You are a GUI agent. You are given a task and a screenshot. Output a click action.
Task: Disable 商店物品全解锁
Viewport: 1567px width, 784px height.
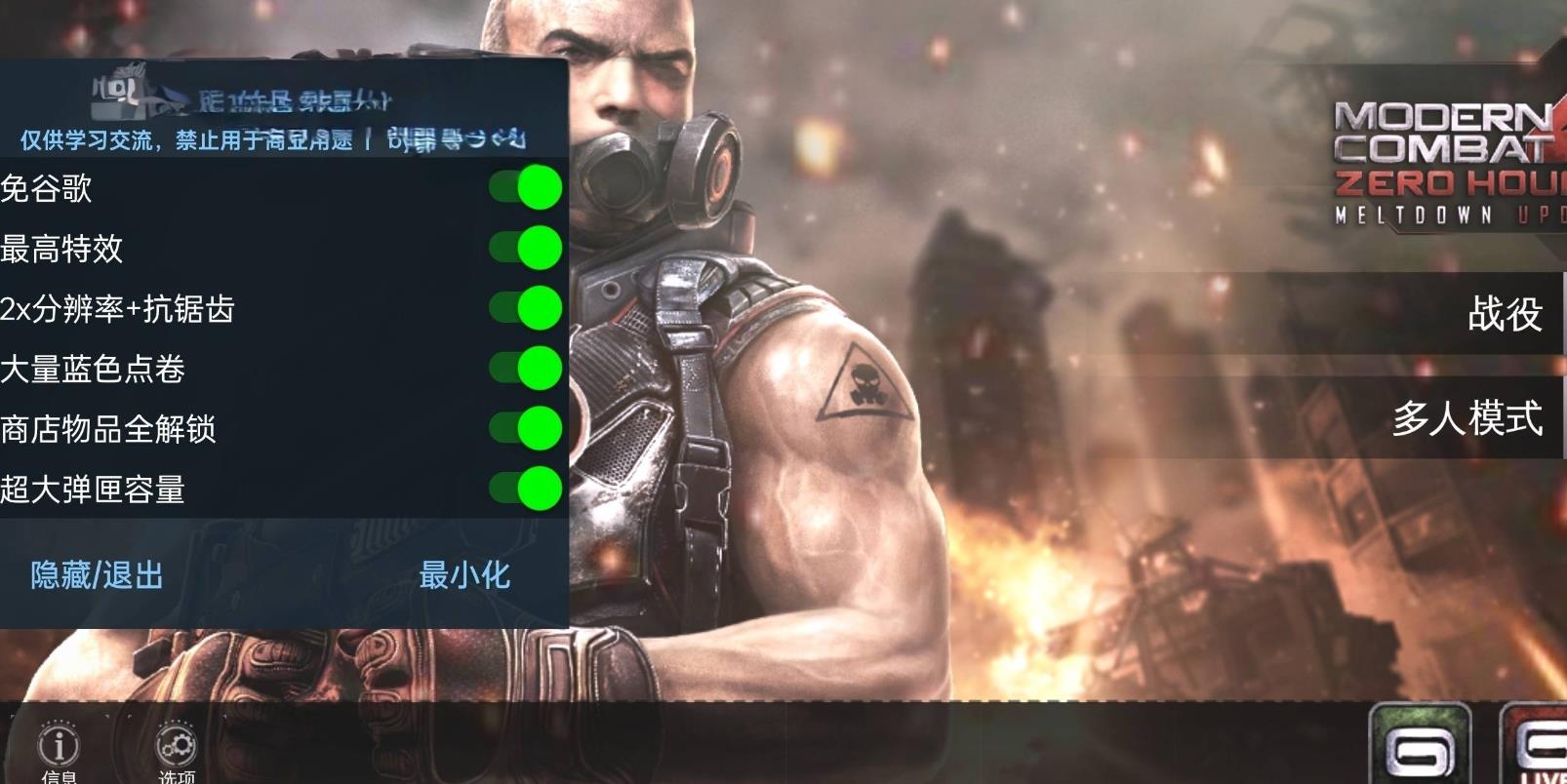pyautogui.click(x=526, y=429)
